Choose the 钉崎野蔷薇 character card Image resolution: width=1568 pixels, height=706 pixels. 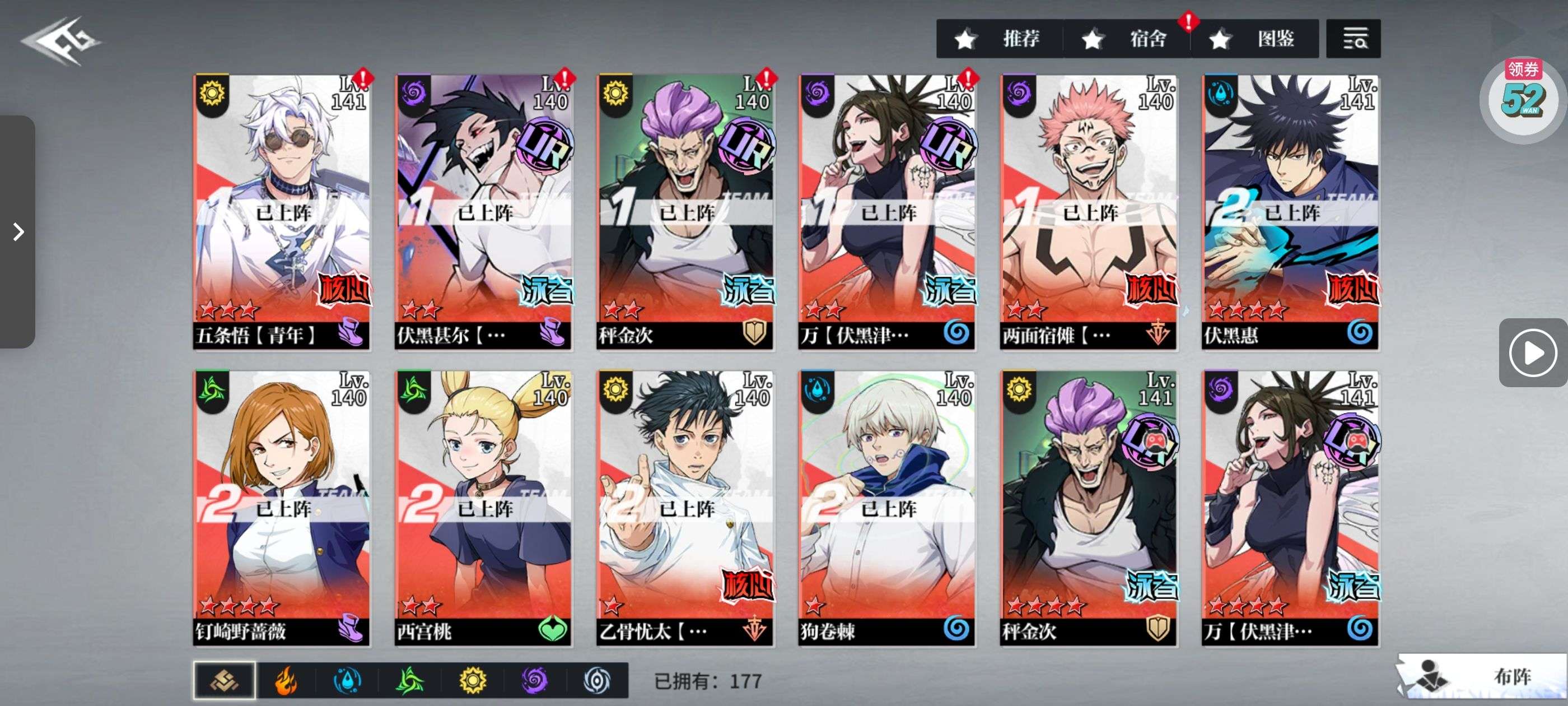tap(281, 508)
